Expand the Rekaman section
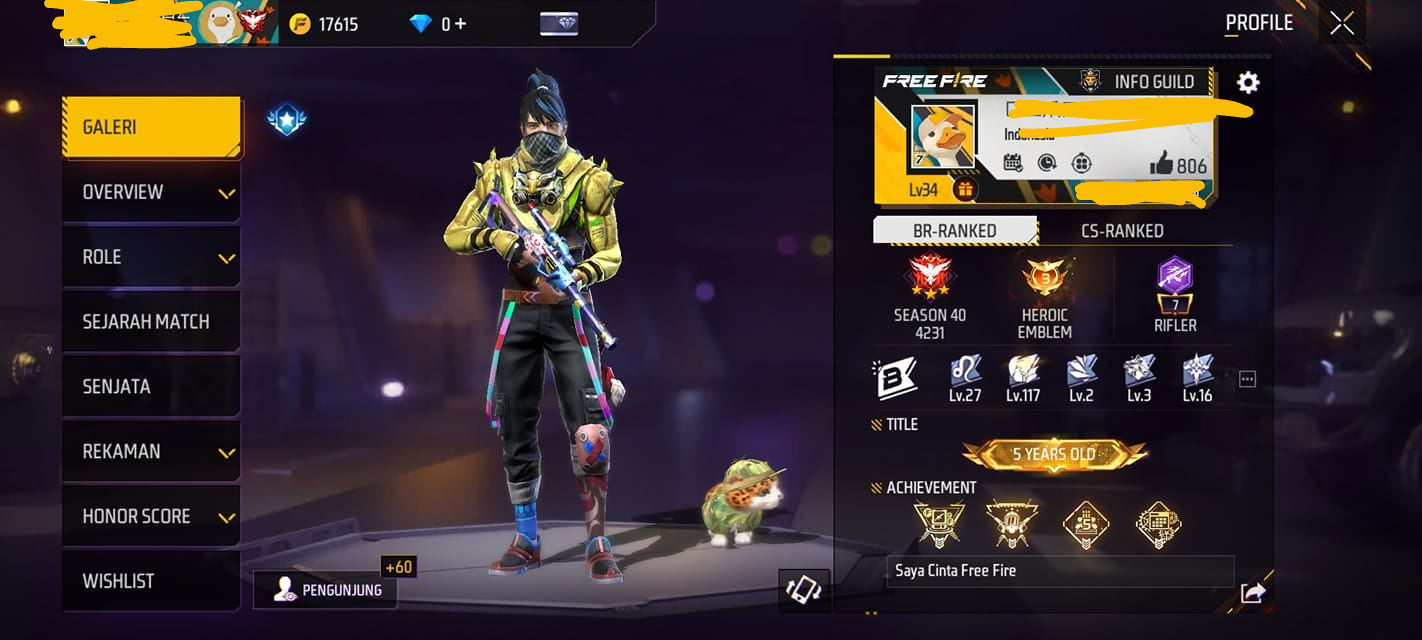This screenshot has height=640, width=1422. click(x=151, y=452)
